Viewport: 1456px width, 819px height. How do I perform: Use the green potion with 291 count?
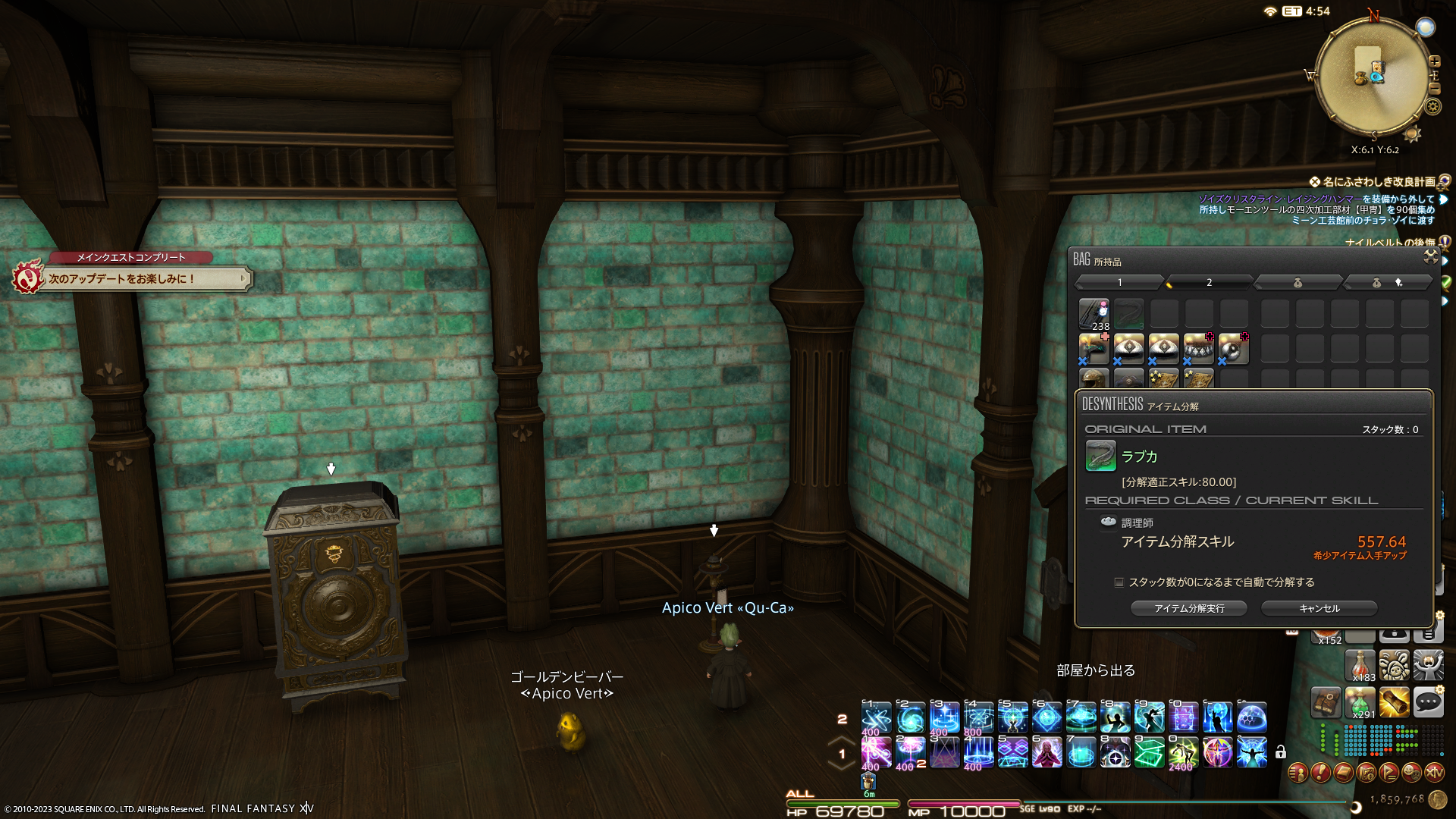(1360, 703)
